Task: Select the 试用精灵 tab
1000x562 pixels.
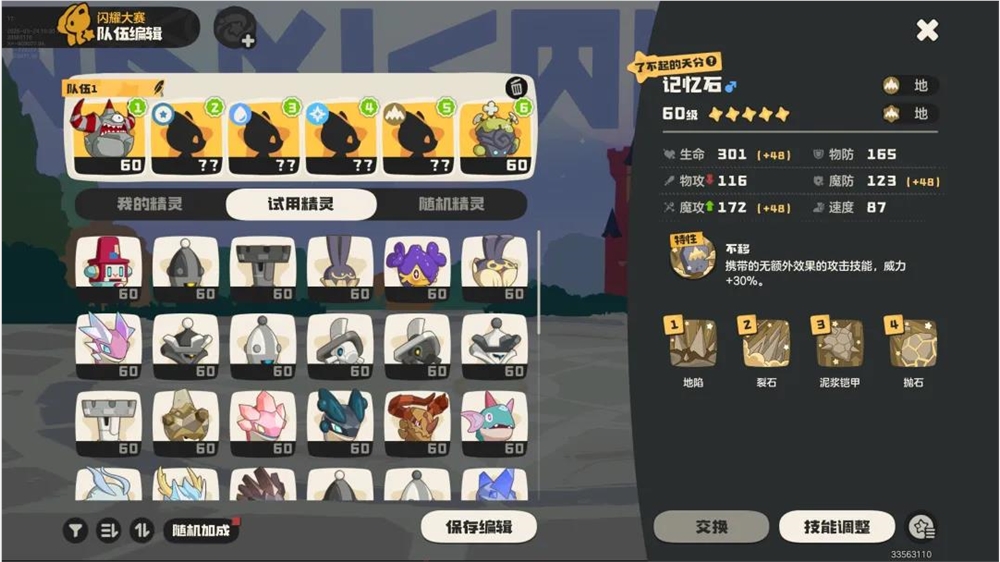Action: tap(301, 204)
